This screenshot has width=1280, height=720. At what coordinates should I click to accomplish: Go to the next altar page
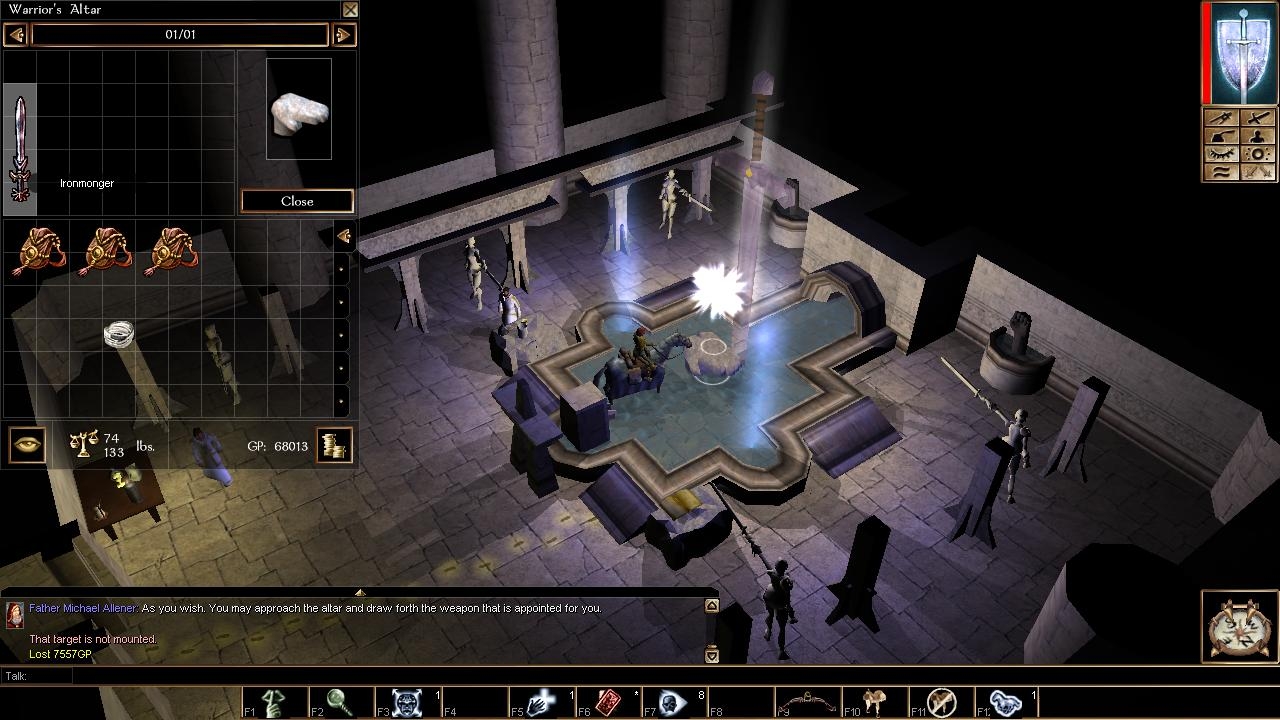tap(343, 35)
